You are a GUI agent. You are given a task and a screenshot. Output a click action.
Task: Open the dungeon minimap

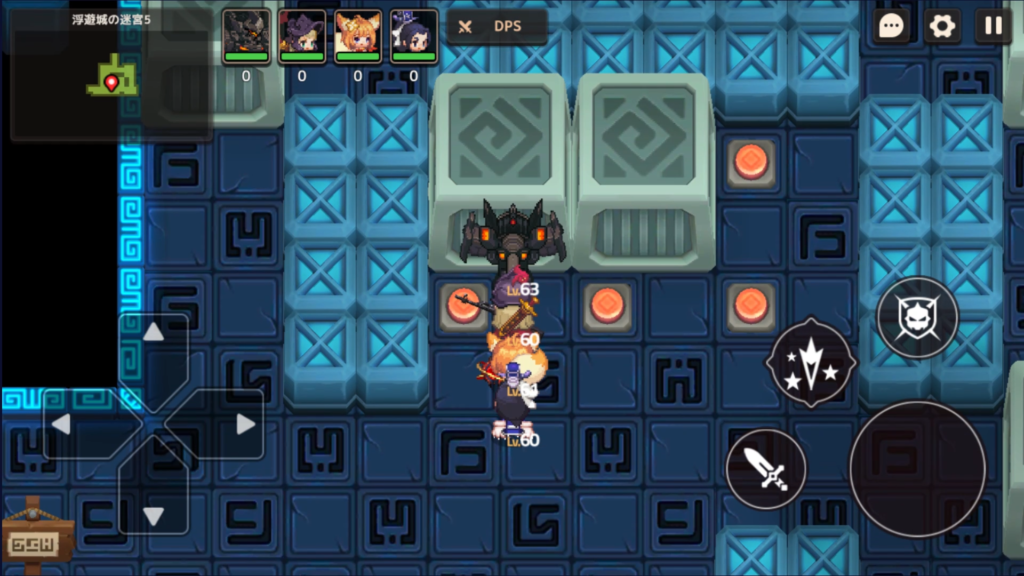(x=110, y=73)
